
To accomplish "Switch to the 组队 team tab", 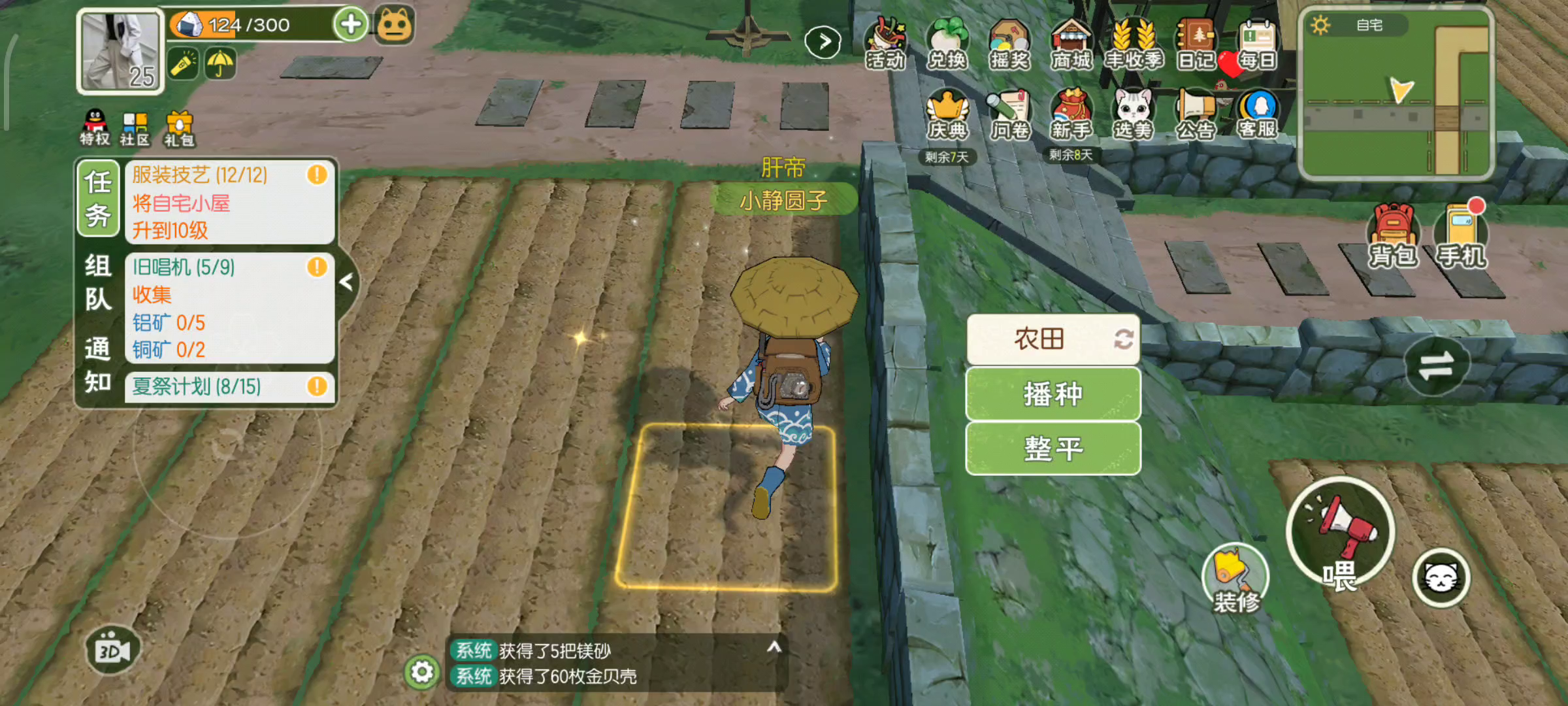I will tap(97, 282).
